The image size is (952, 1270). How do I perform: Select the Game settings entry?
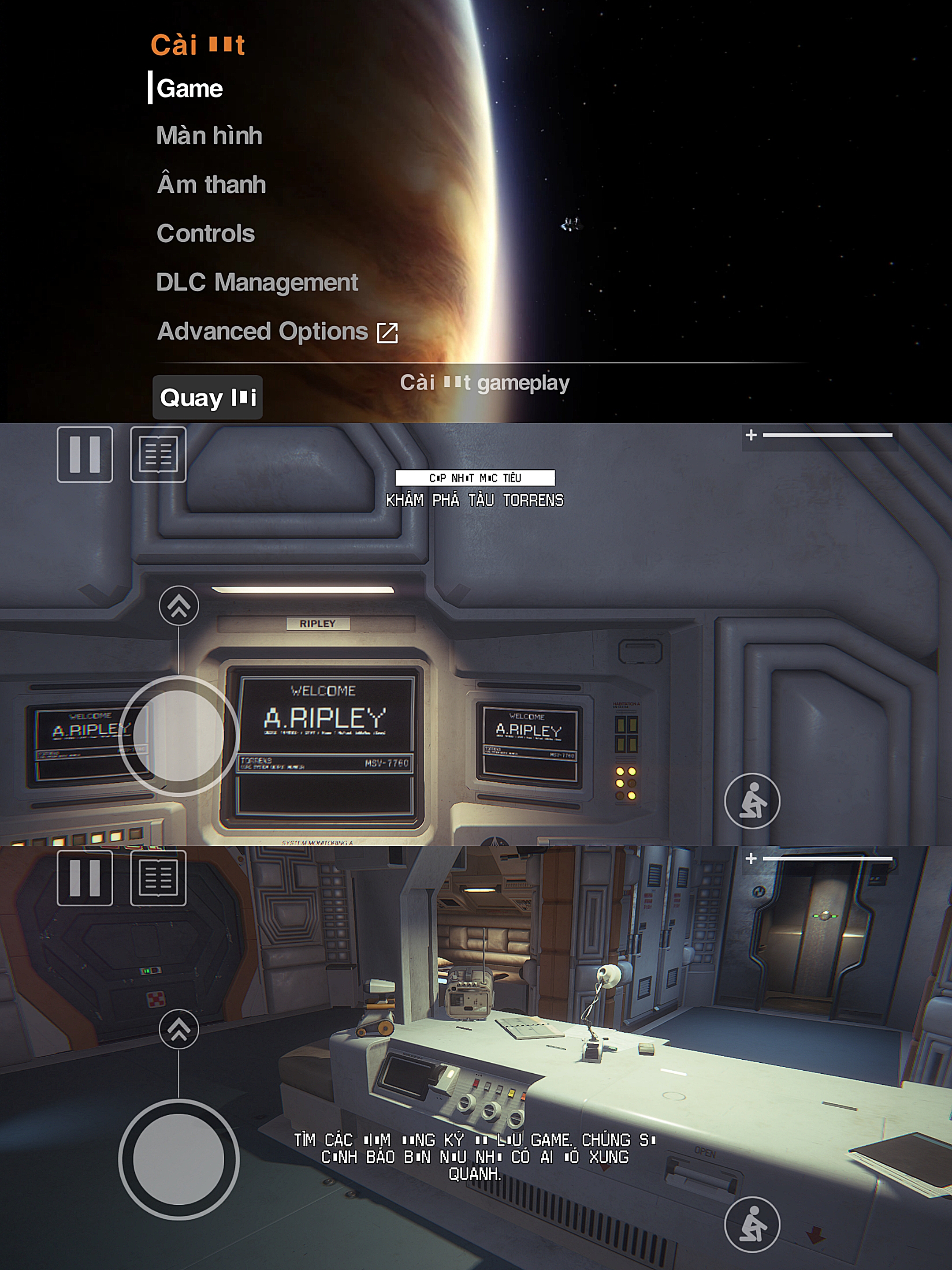click(x=190, y=89)
